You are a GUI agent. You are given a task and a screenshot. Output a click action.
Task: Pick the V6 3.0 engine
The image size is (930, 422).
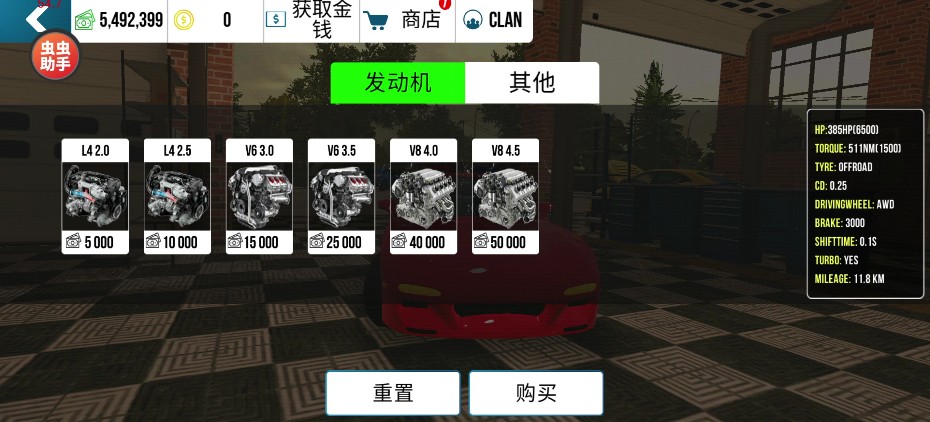coord(259,196)
